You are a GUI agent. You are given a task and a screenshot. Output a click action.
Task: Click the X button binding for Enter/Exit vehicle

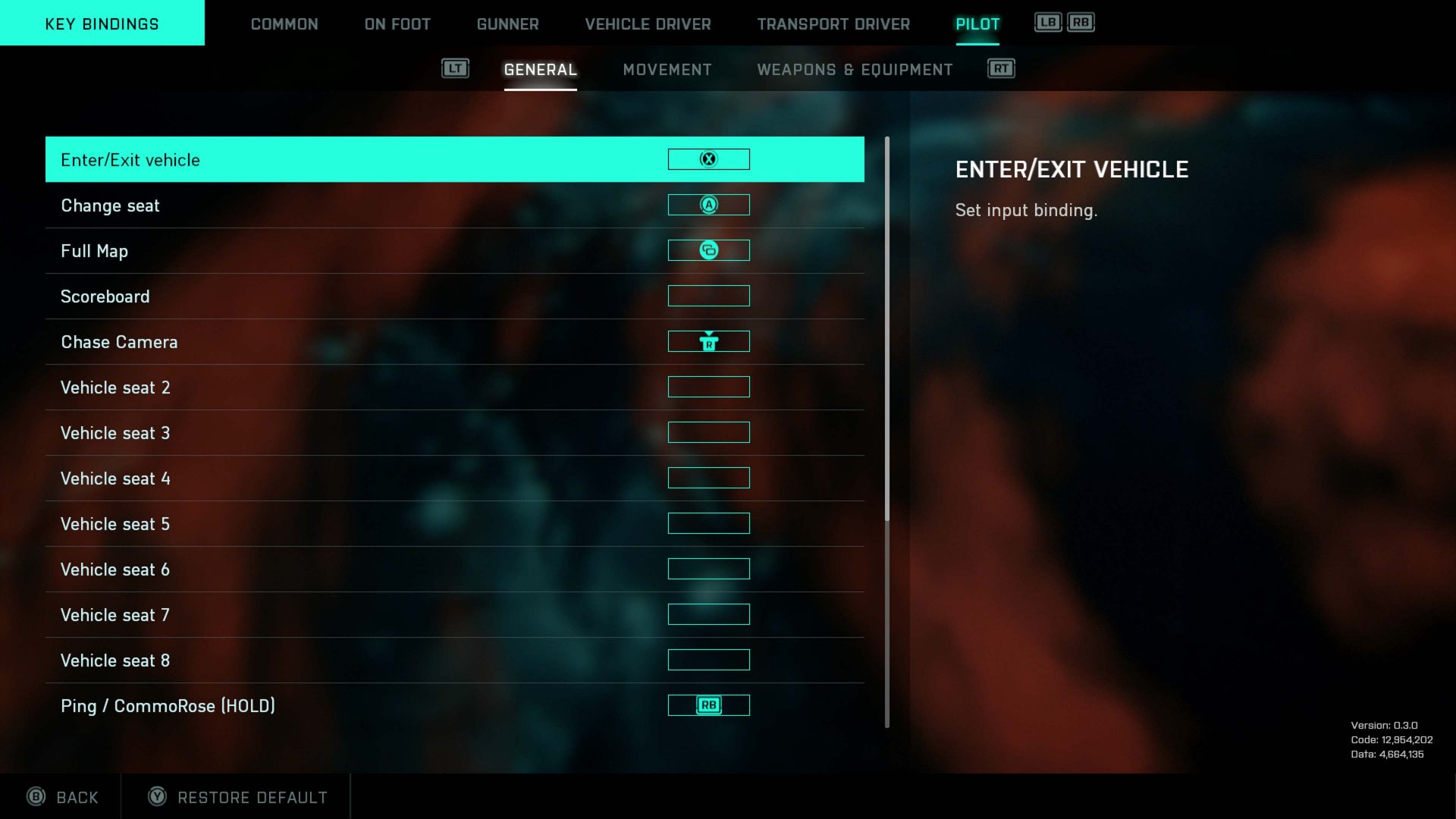[x=708, y=159]
